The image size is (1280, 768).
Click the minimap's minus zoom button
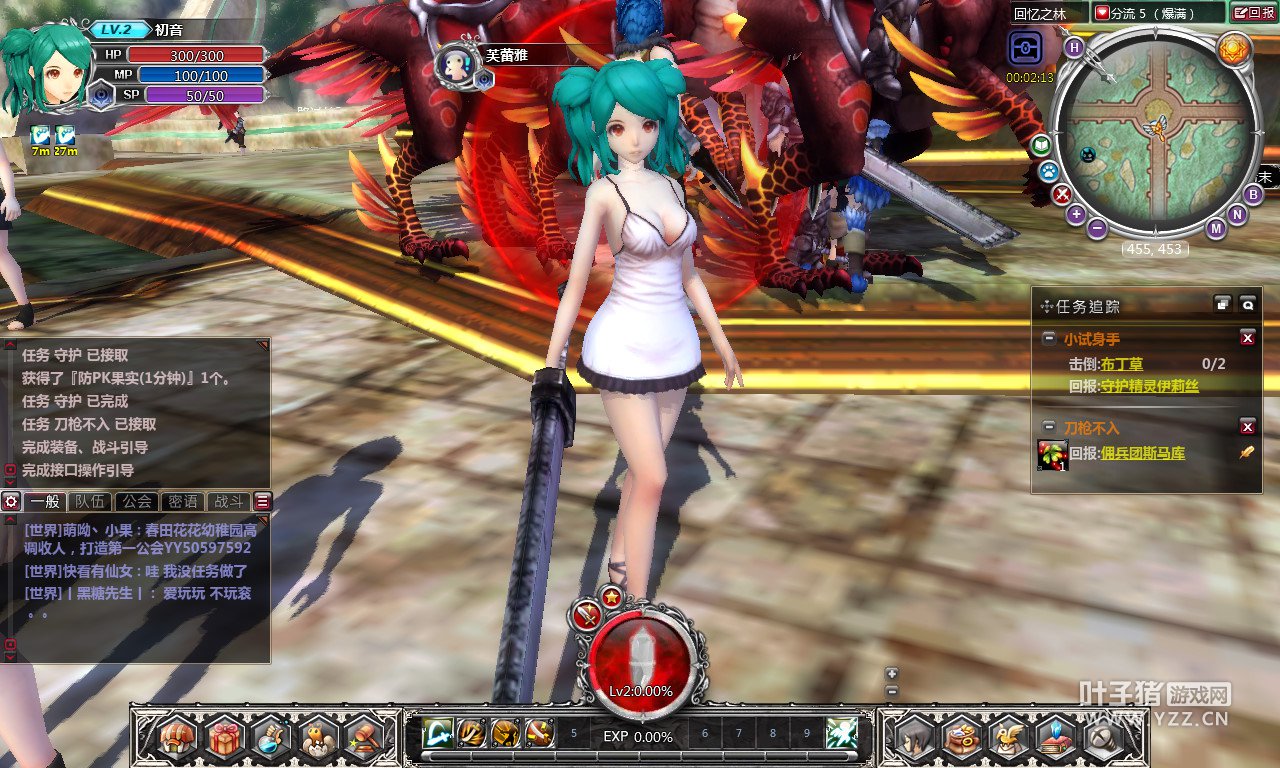tap(1097, 228)
